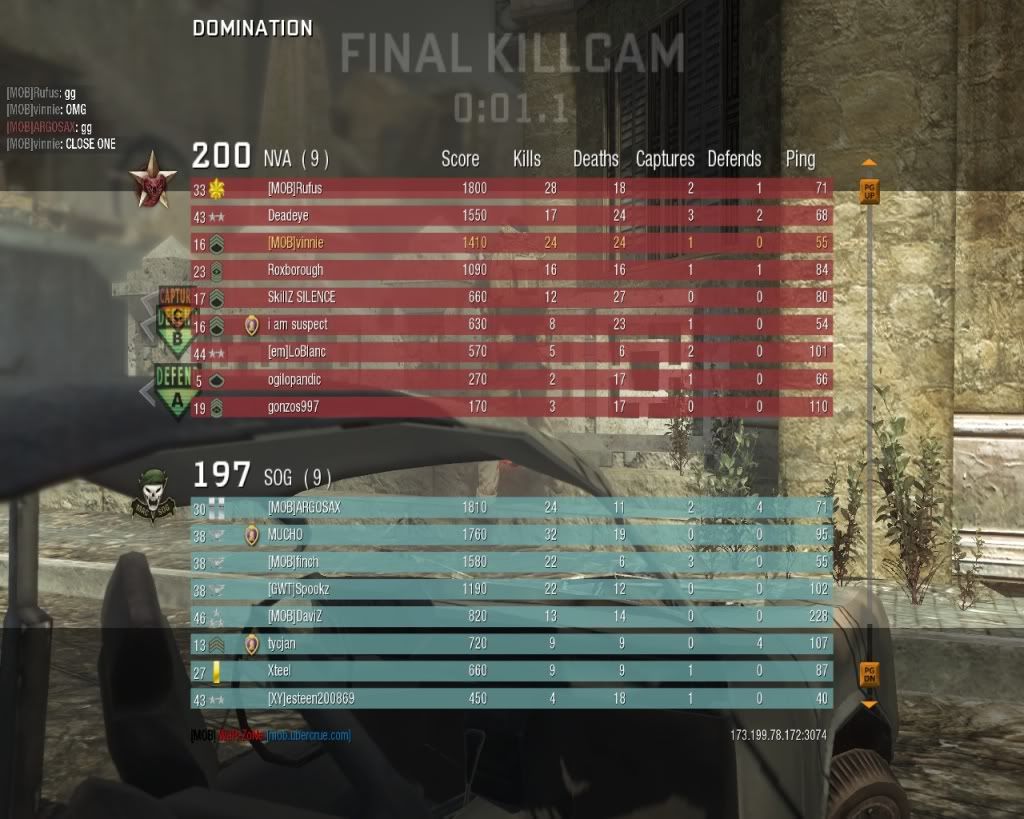Select [MOB]DaviZ player row

pyautogui.click(x=511, y=617)
